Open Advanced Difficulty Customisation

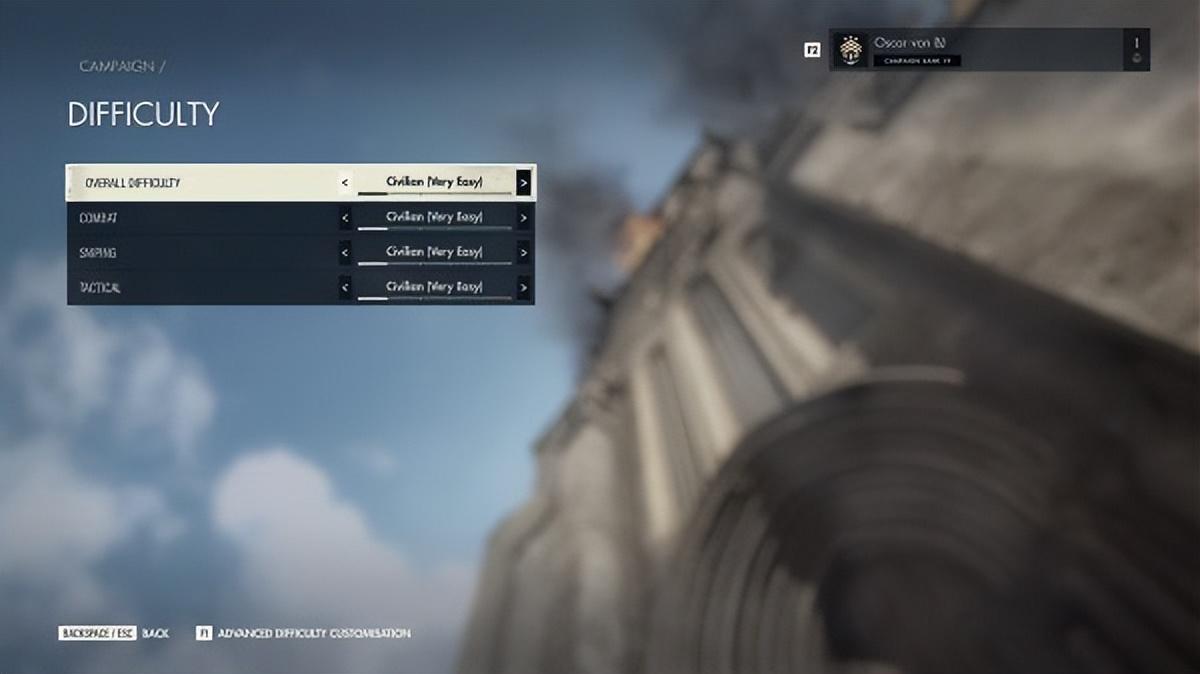303,633
